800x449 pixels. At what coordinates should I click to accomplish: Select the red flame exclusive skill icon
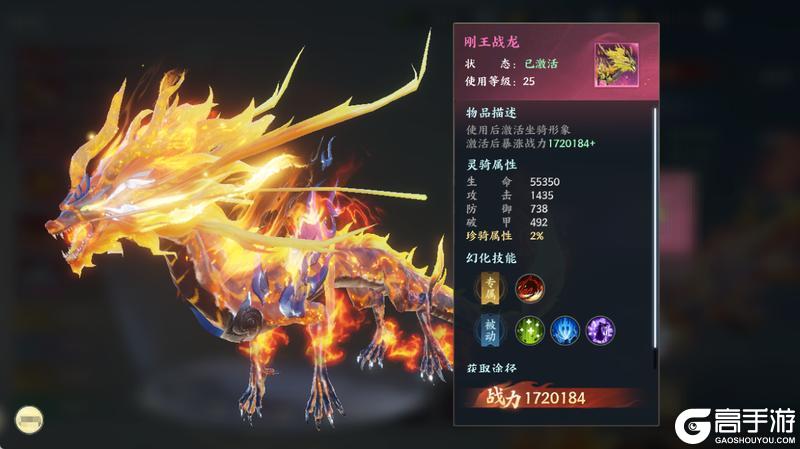click(529, 290)
